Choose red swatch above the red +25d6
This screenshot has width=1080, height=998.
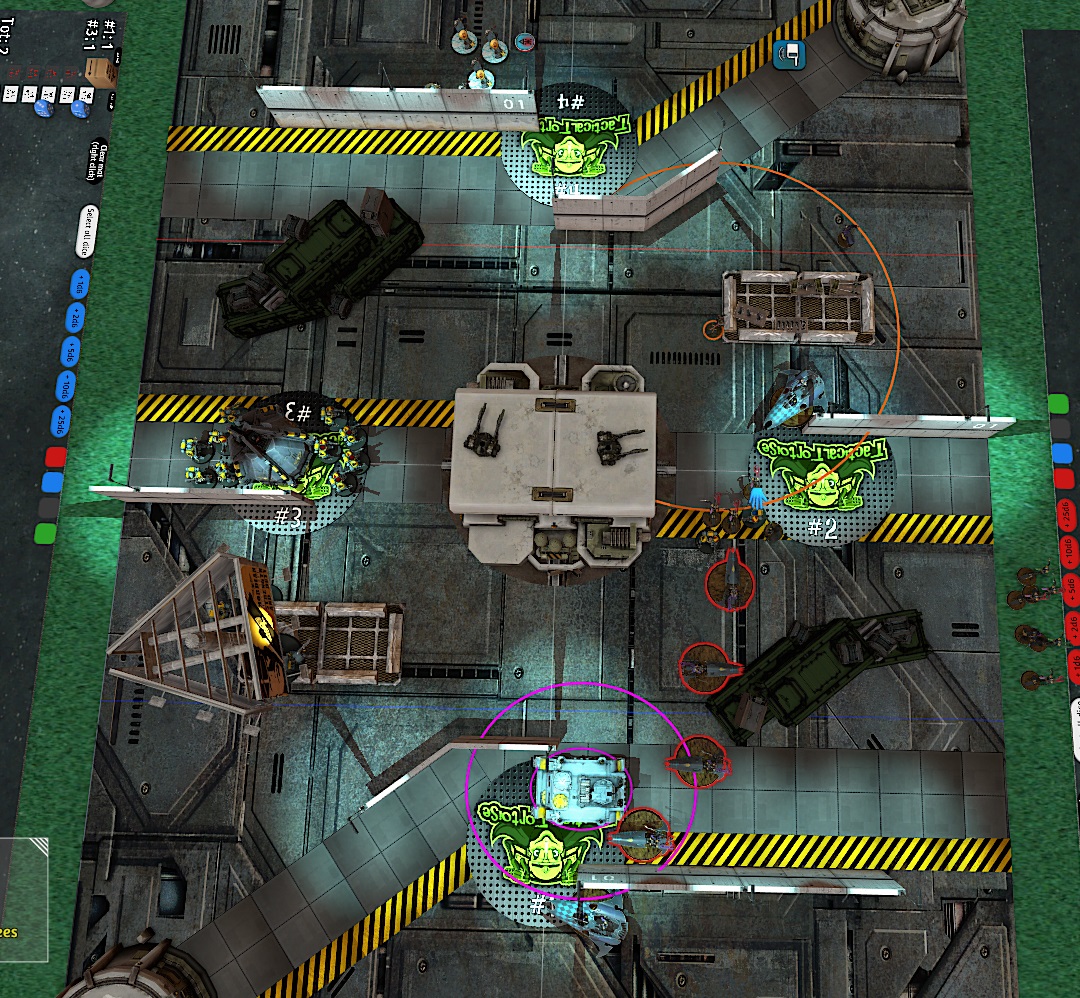pos(1062,478)
